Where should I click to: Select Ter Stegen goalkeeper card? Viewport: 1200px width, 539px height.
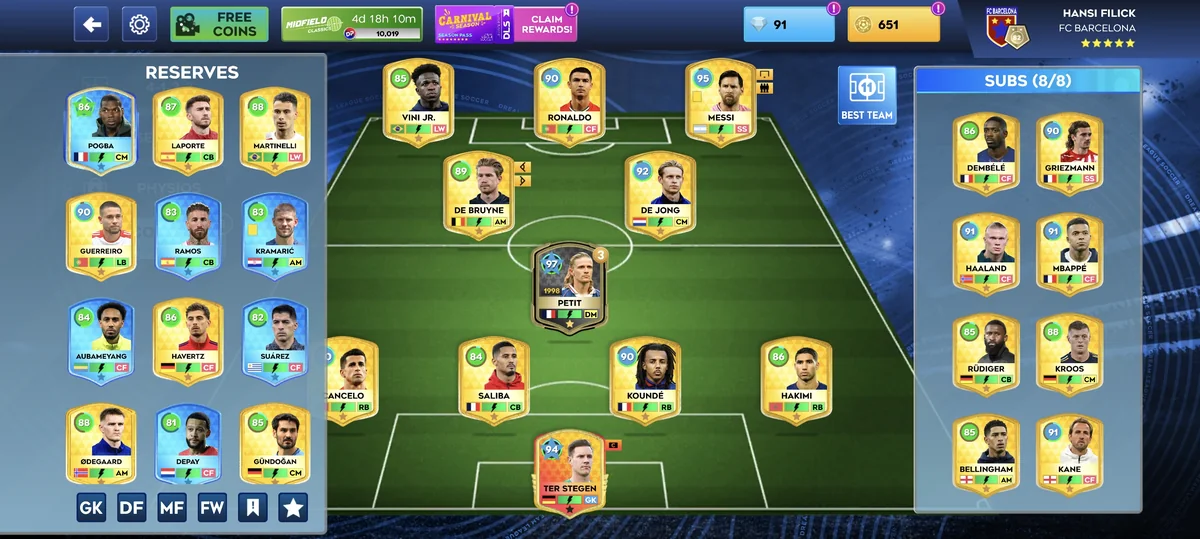(x=568, y=472)
